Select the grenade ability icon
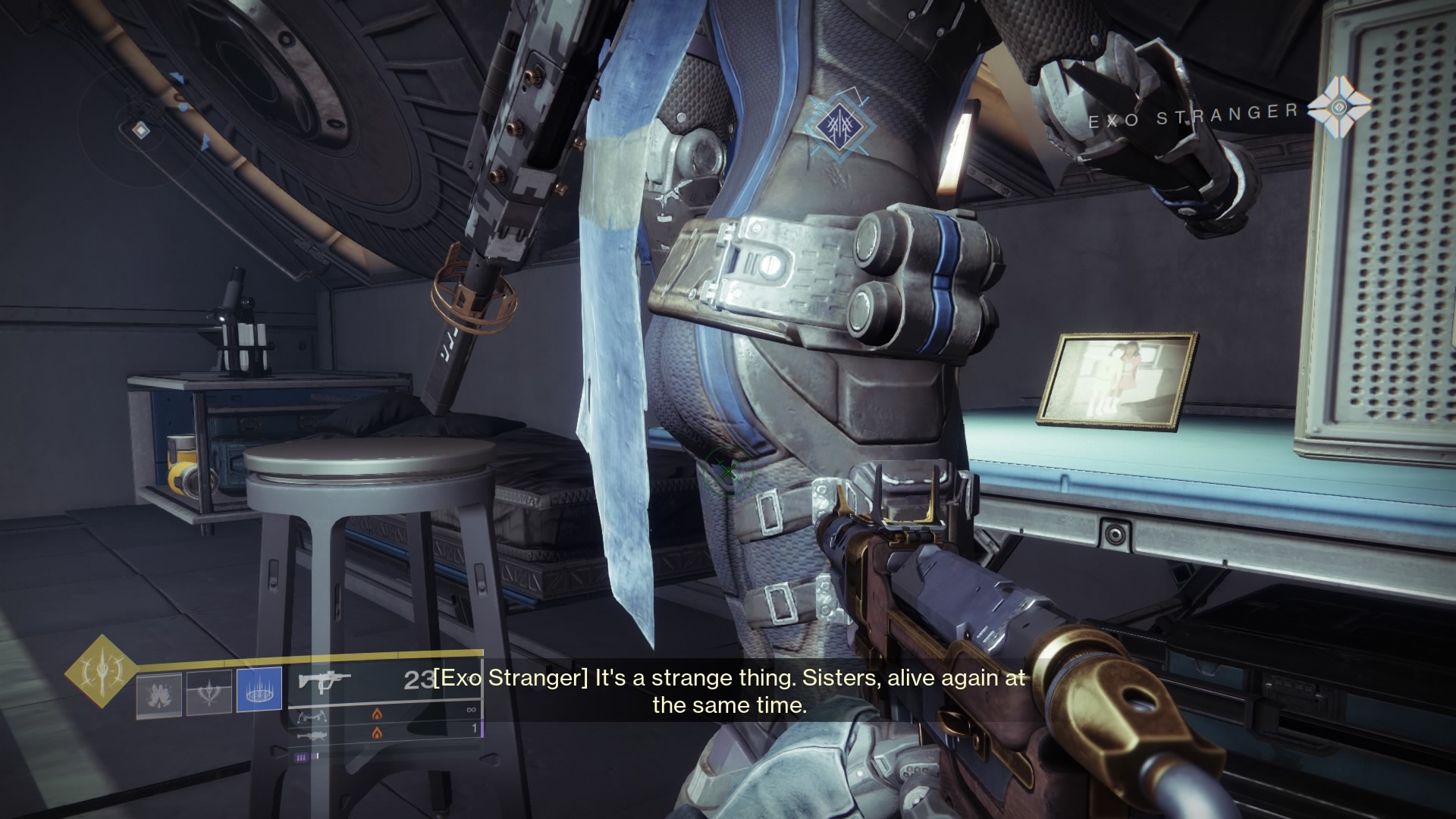This screenshot has width=1456, height=819. click(x=159, y=695)
